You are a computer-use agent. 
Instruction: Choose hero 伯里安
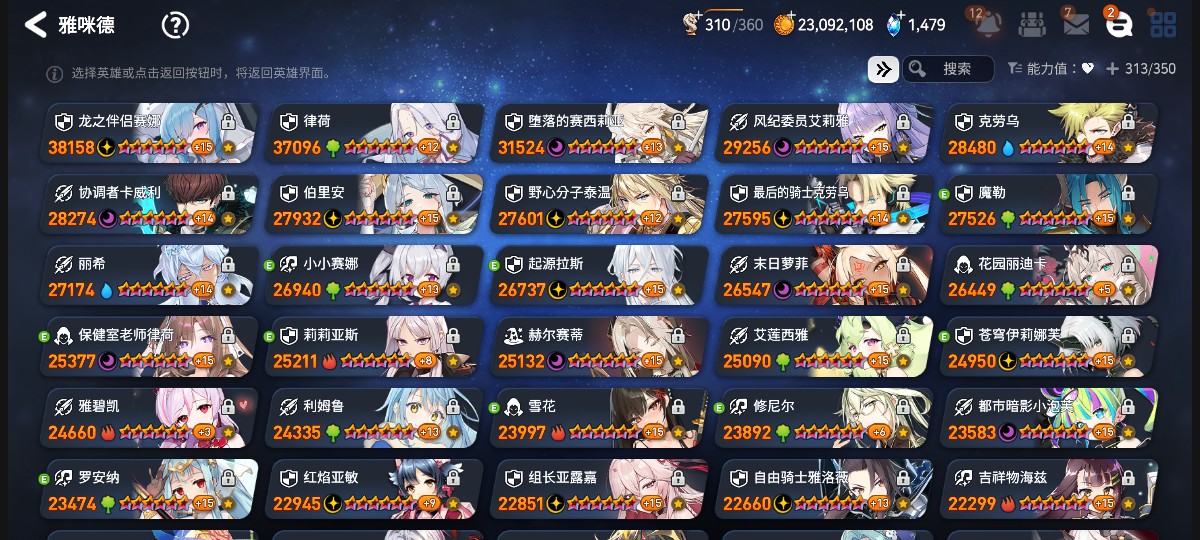coord(373,205)
